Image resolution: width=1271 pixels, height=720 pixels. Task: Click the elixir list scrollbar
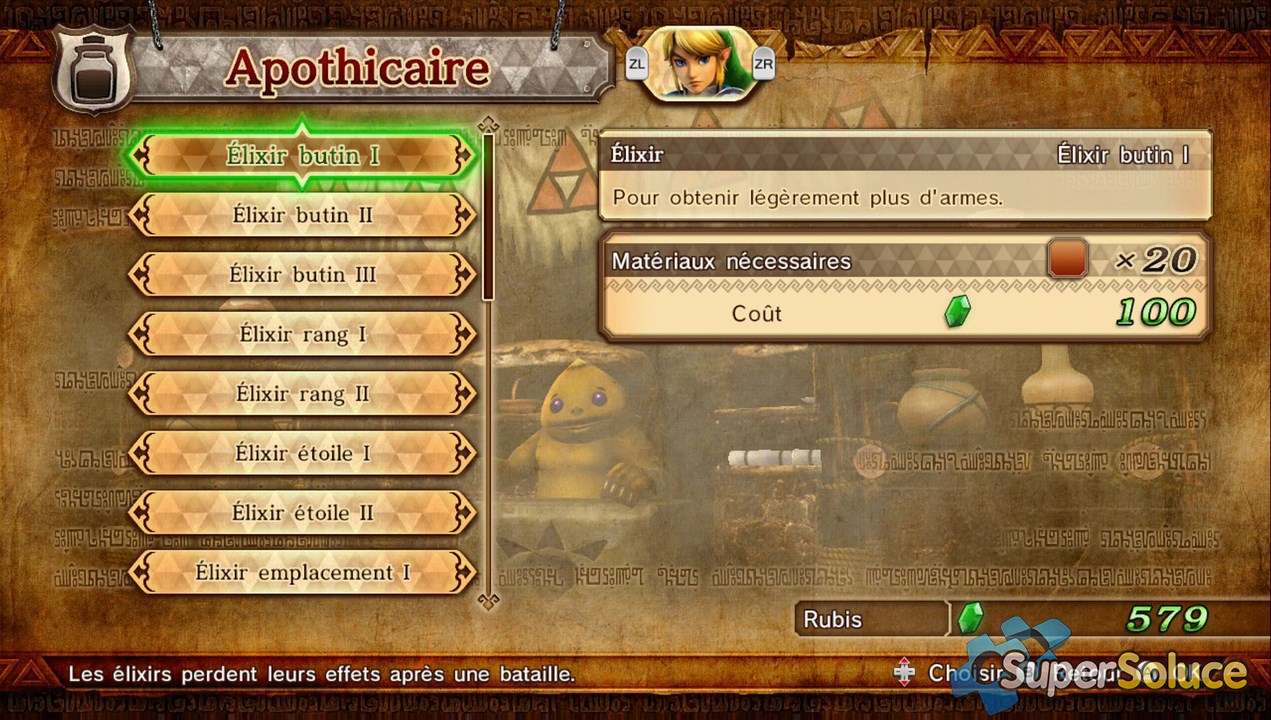tap(488, 216)
